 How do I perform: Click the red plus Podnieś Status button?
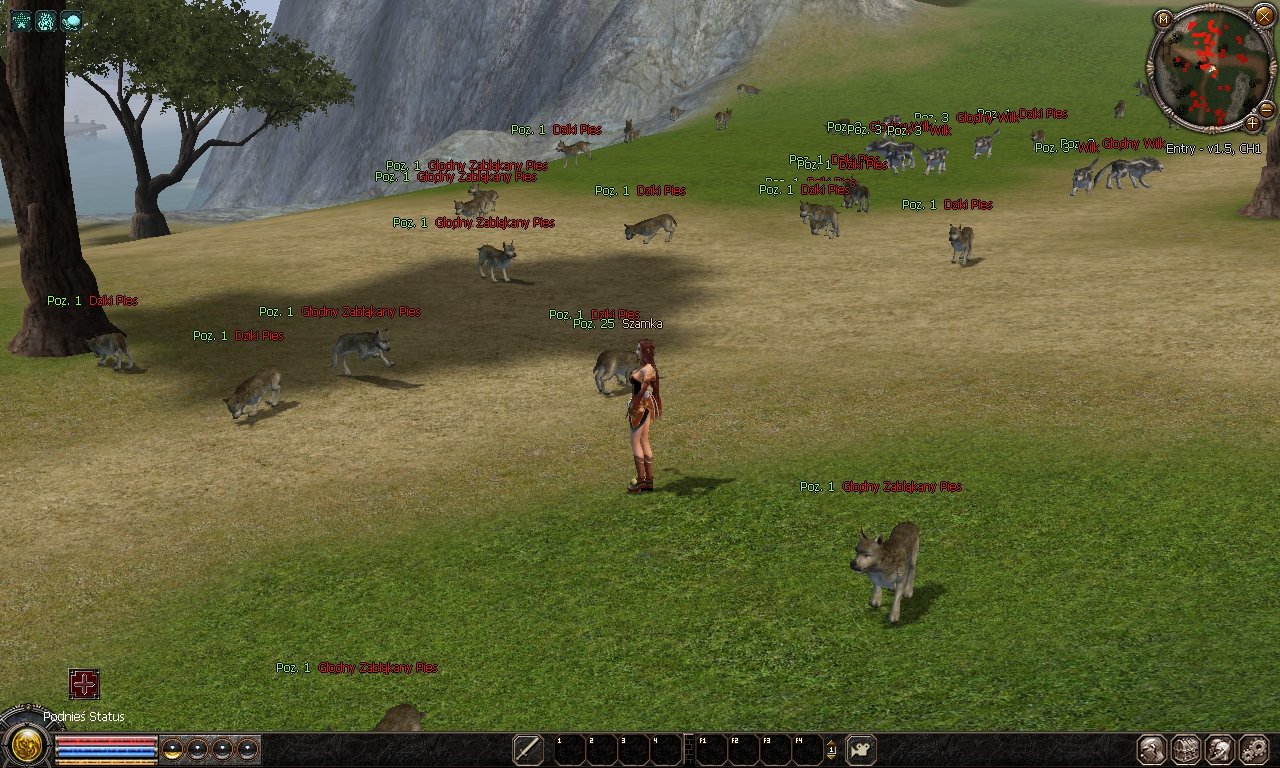[84, 684]
